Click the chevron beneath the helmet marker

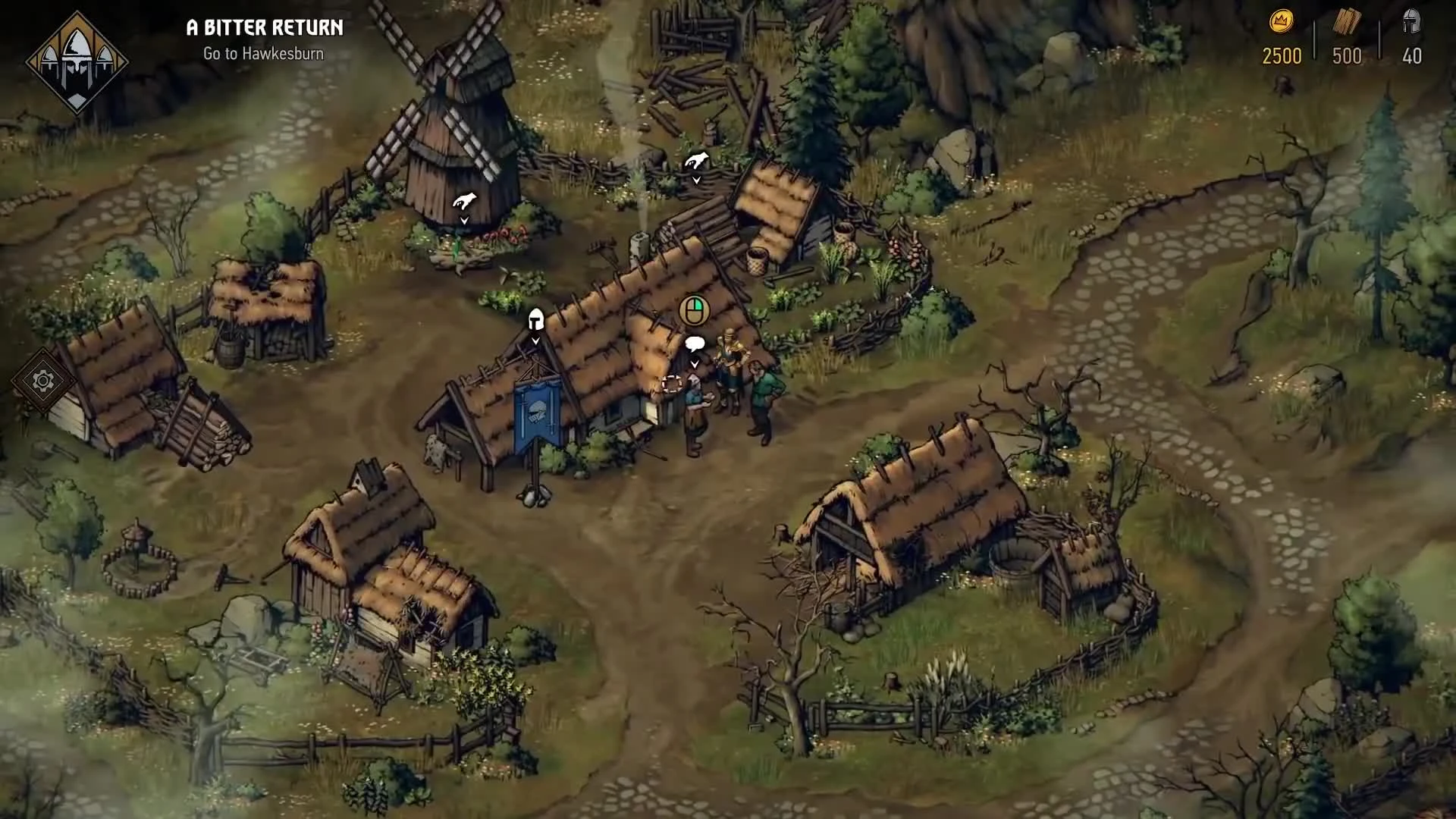(535, 342)
